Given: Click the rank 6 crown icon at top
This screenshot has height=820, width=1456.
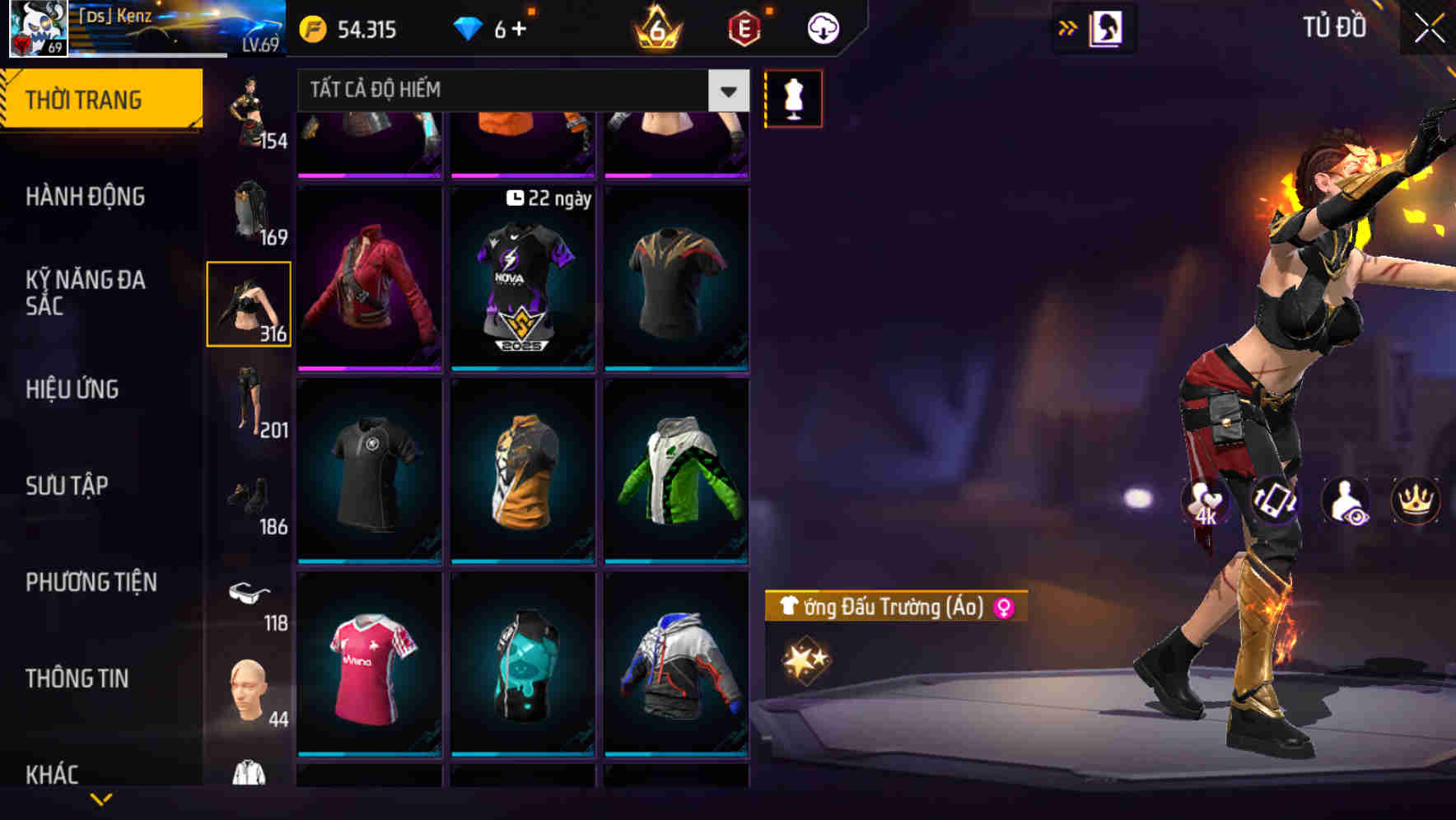Looking at the screenshot, I should point(655,29).
